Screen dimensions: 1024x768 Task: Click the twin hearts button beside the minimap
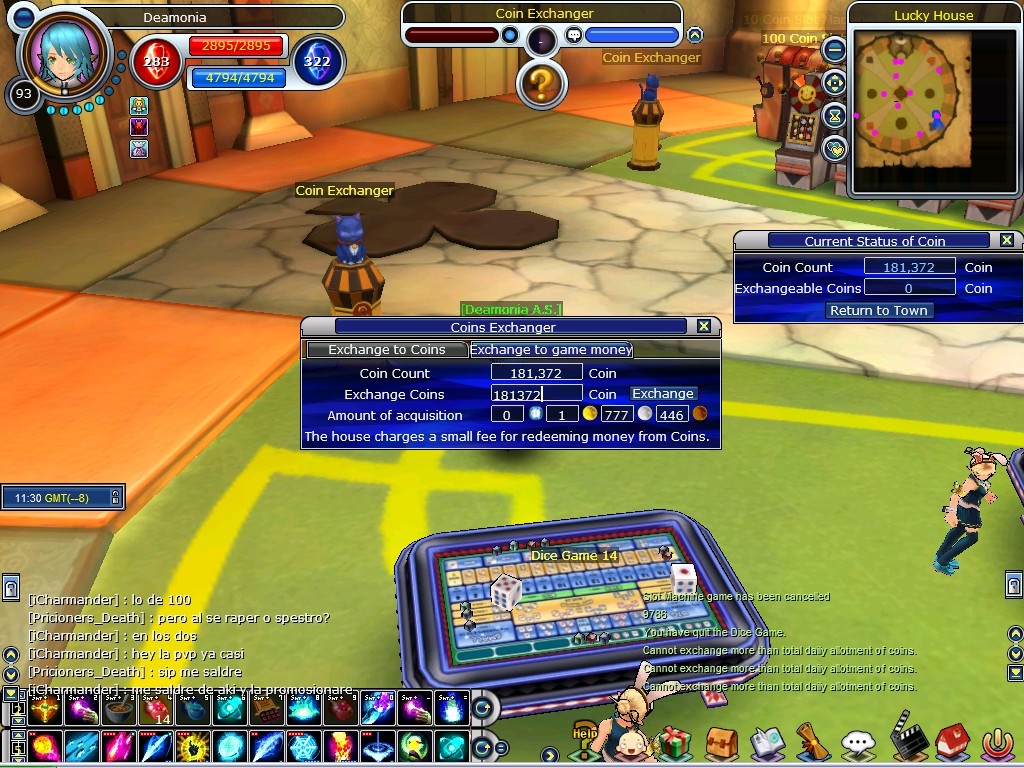tap(834, 149)
